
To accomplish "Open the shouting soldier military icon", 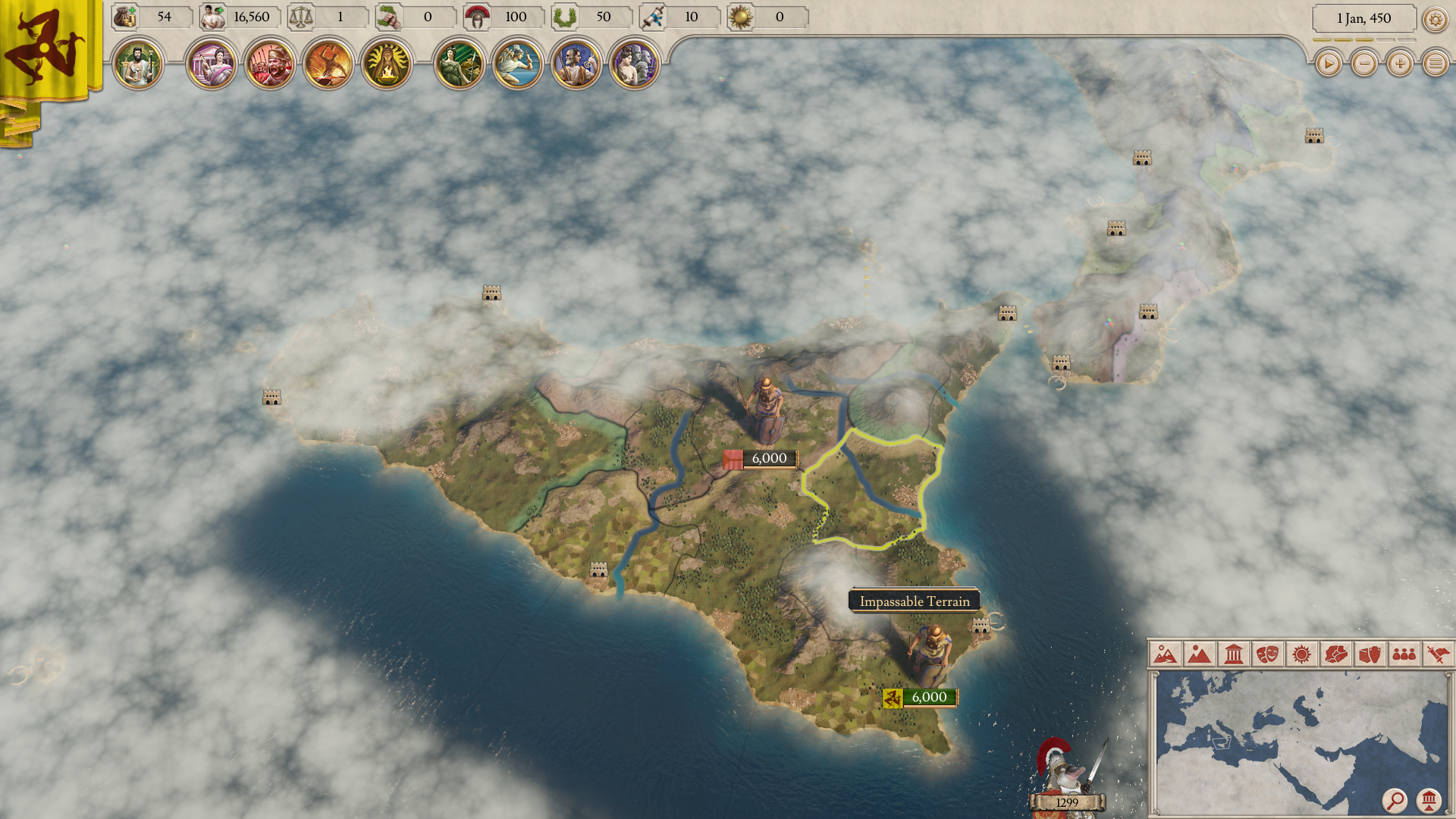I will click(x=269, y=64).
